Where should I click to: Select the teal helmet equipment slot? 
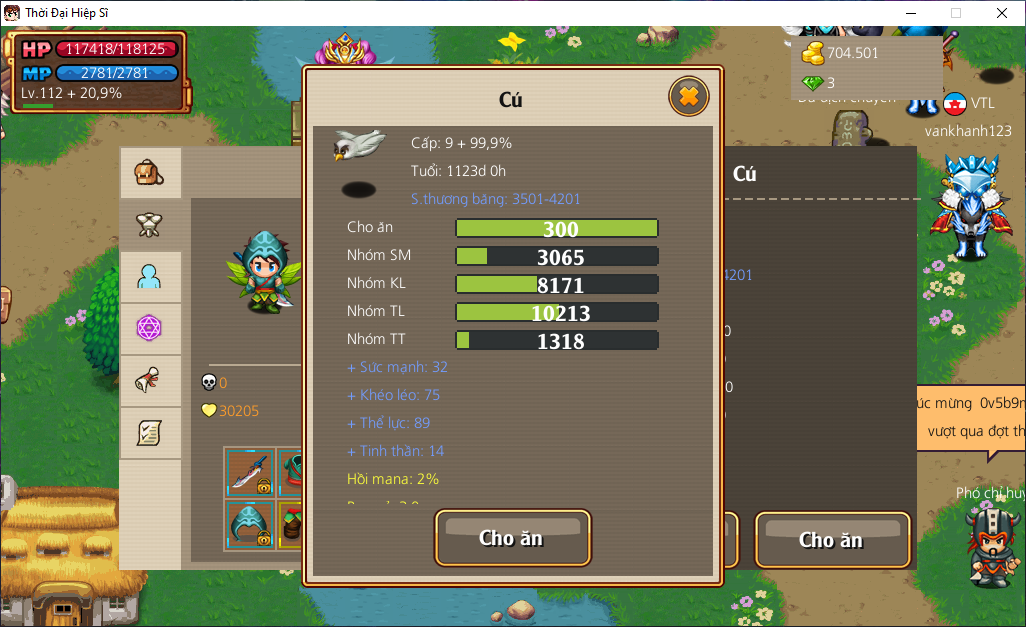(249, 524)
